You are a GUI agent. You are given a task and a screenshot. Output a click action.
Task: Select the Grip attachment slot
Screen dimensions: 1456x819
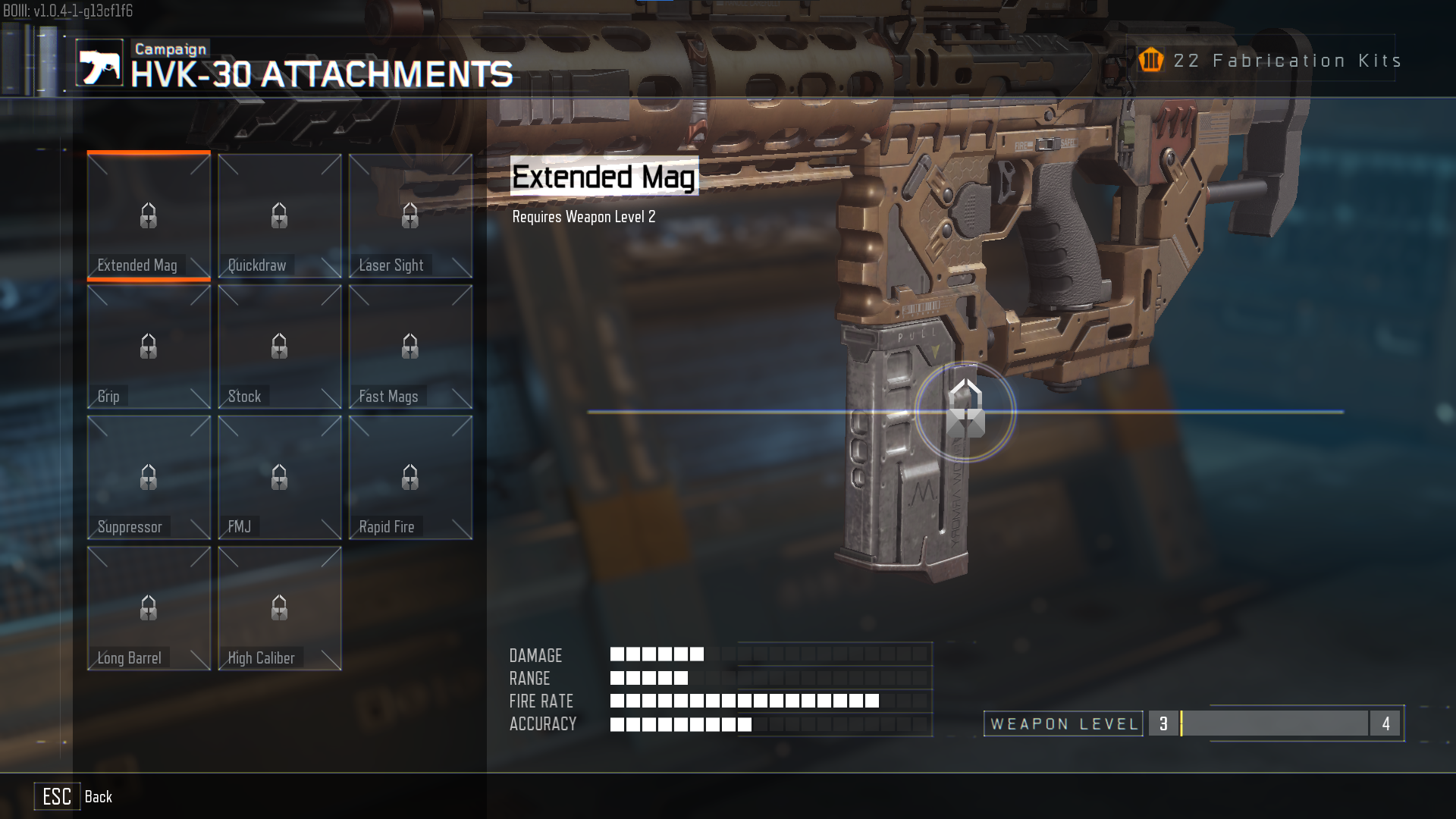(x=149, y=347)
